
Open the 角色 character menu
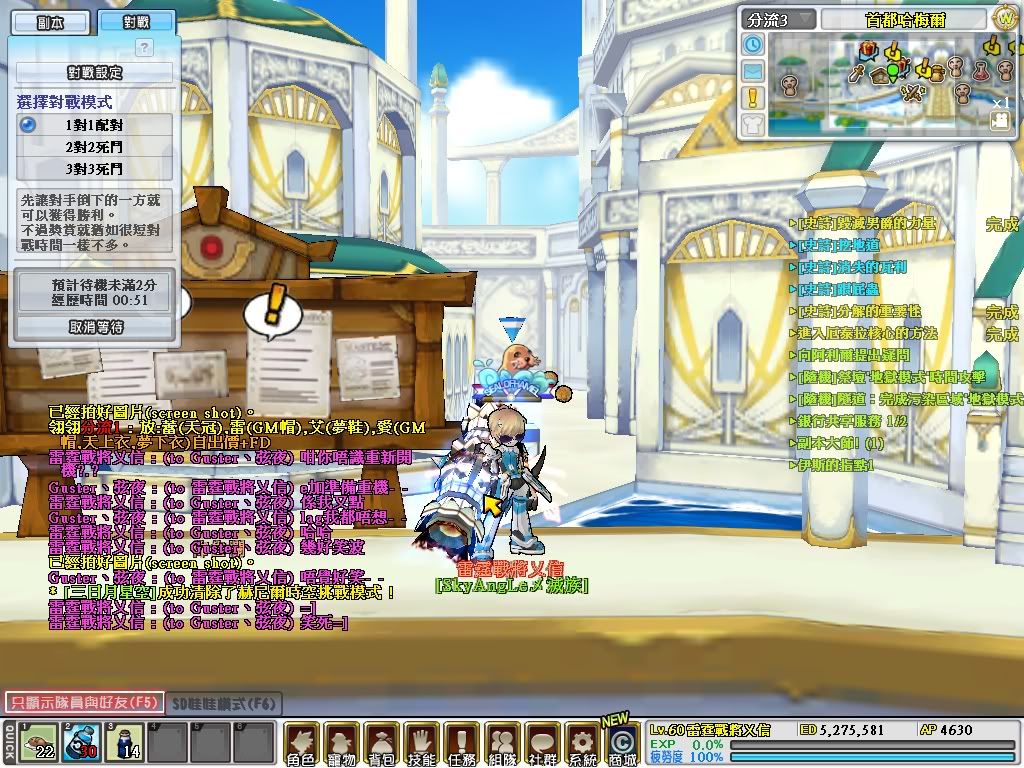(x=301, y=744)
